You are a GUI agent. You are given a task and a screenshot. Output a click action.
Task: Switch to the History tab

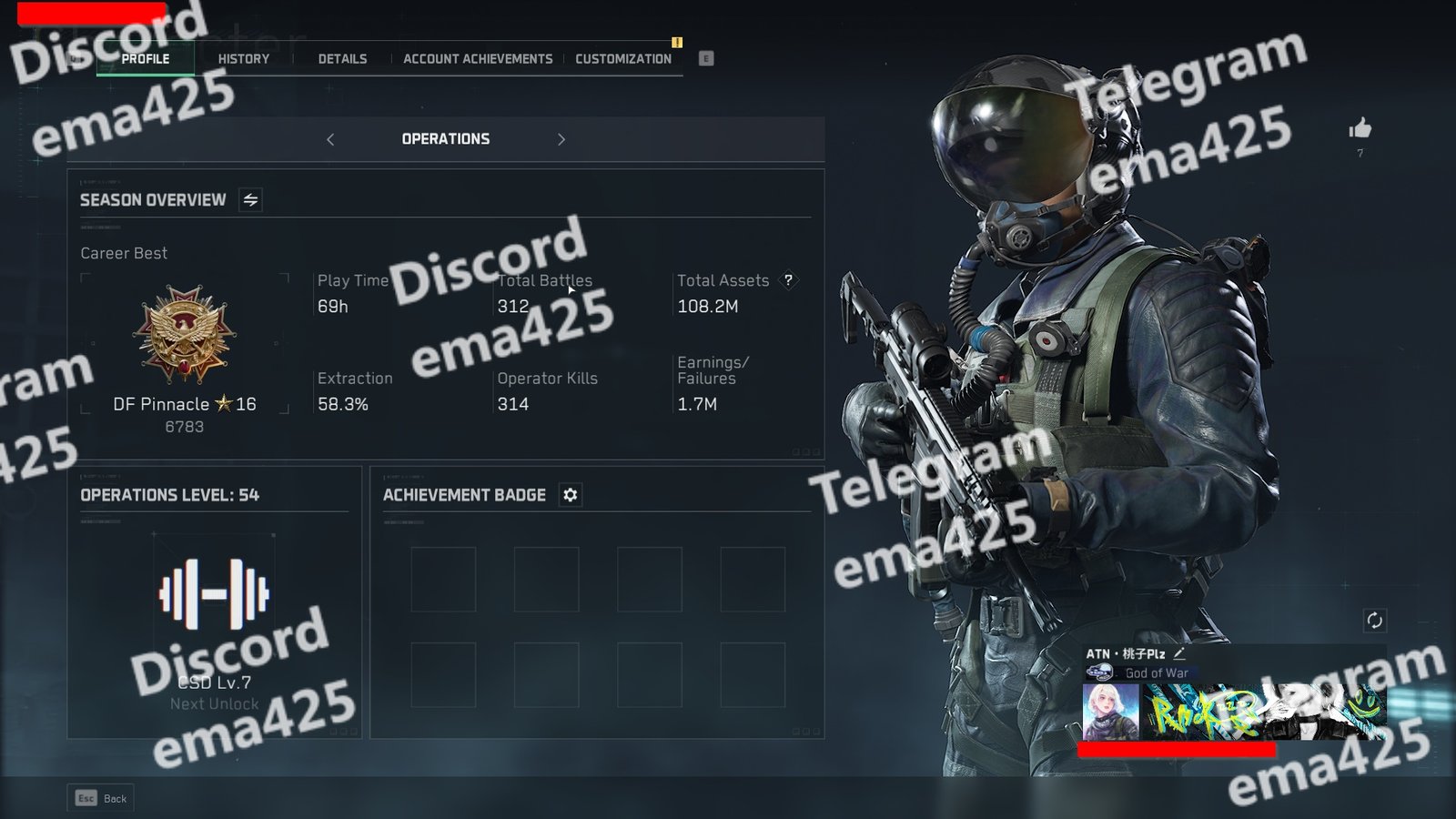coord(243,59)
